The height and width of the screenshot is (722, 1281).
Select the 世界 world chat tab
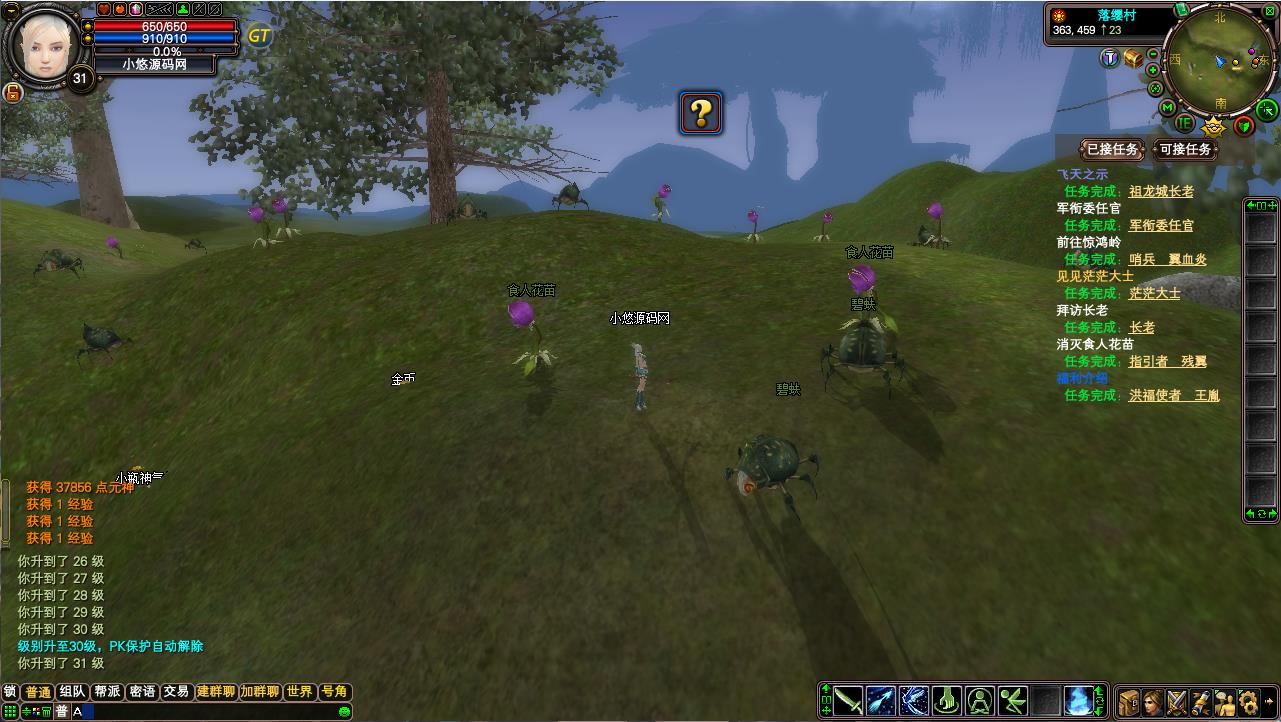[299, 692]
